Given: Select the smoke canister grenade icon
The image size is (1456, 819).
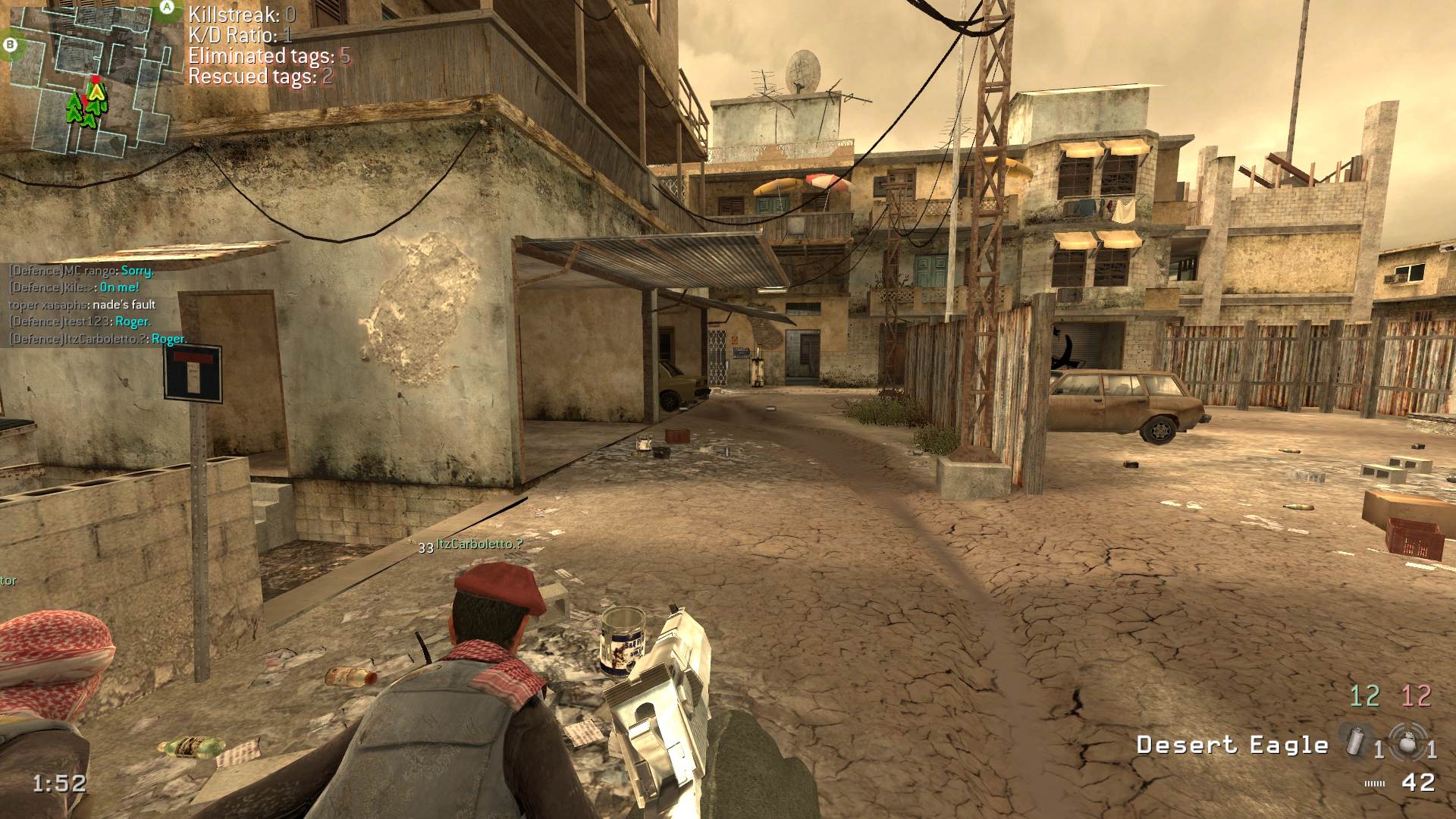Looking at the screenshot, I should coord(1355,741).
